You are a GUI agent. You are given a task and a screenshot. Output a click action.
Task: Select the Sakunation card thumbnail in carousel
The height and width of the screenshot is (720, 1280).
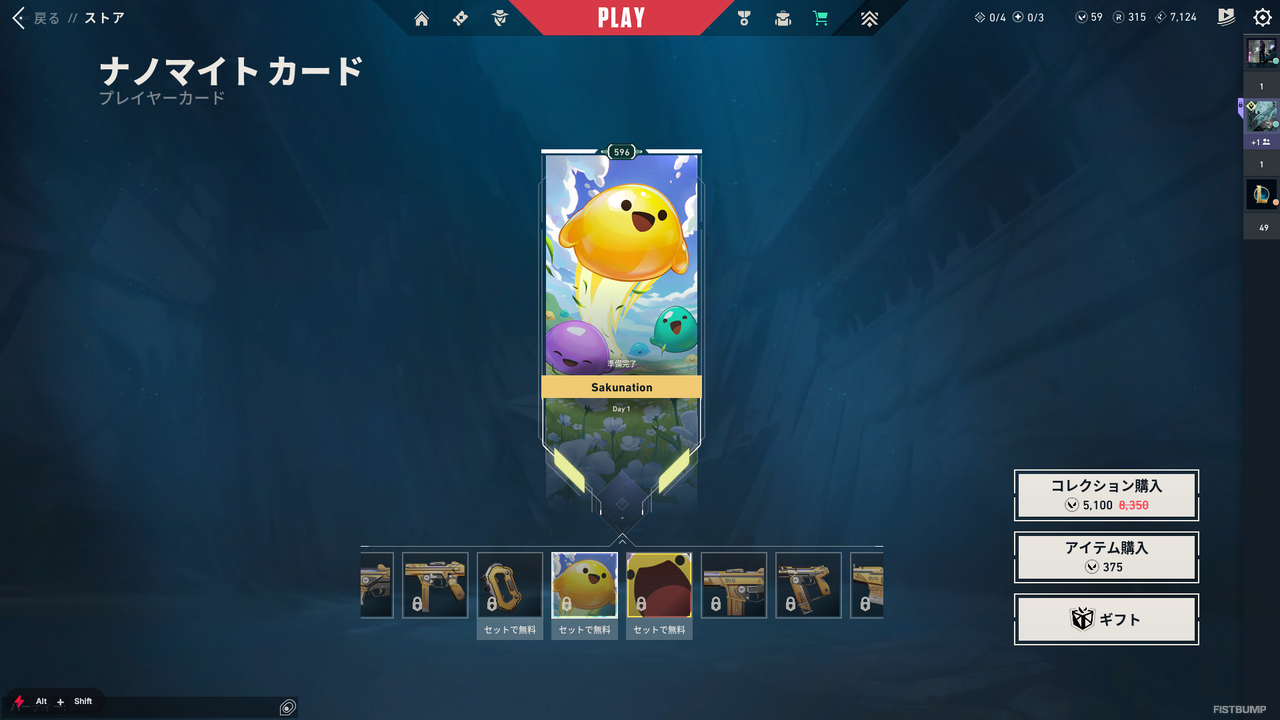click(583, 585)
